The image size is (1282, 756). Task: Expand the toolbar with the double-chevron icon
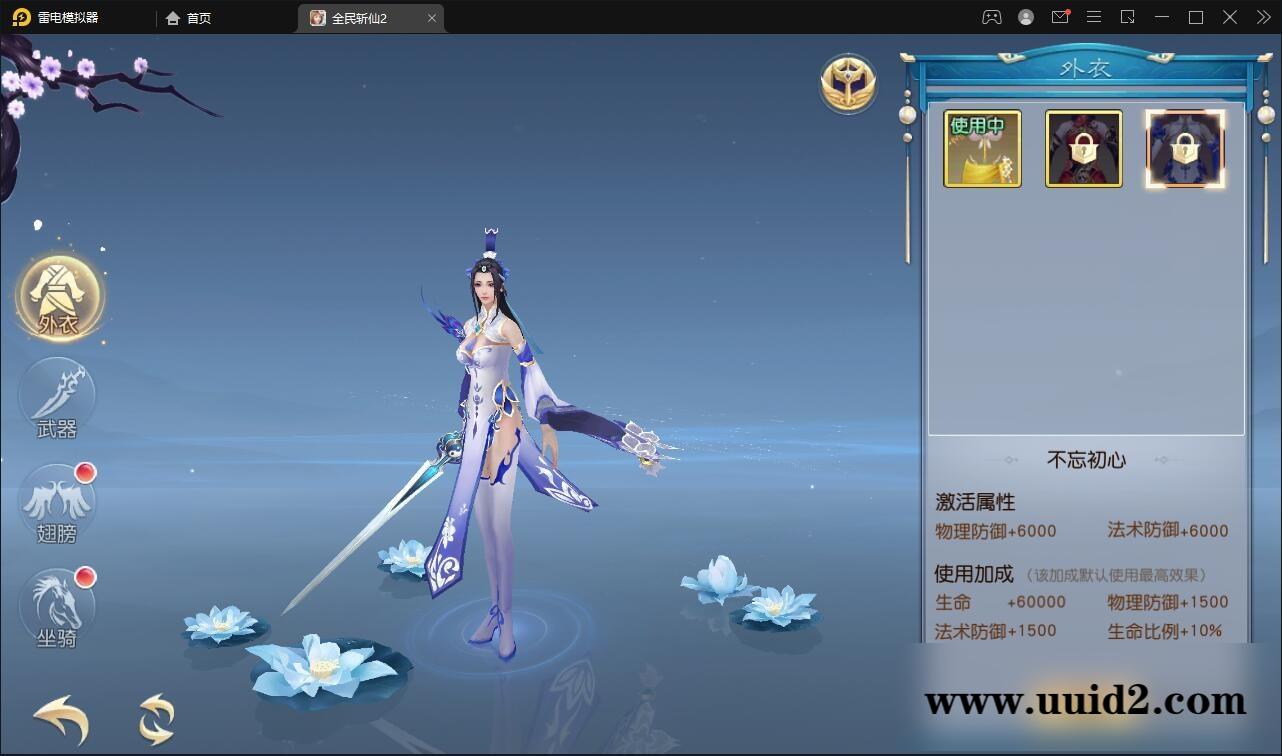pyautogui.click(x=1262, y=17)
